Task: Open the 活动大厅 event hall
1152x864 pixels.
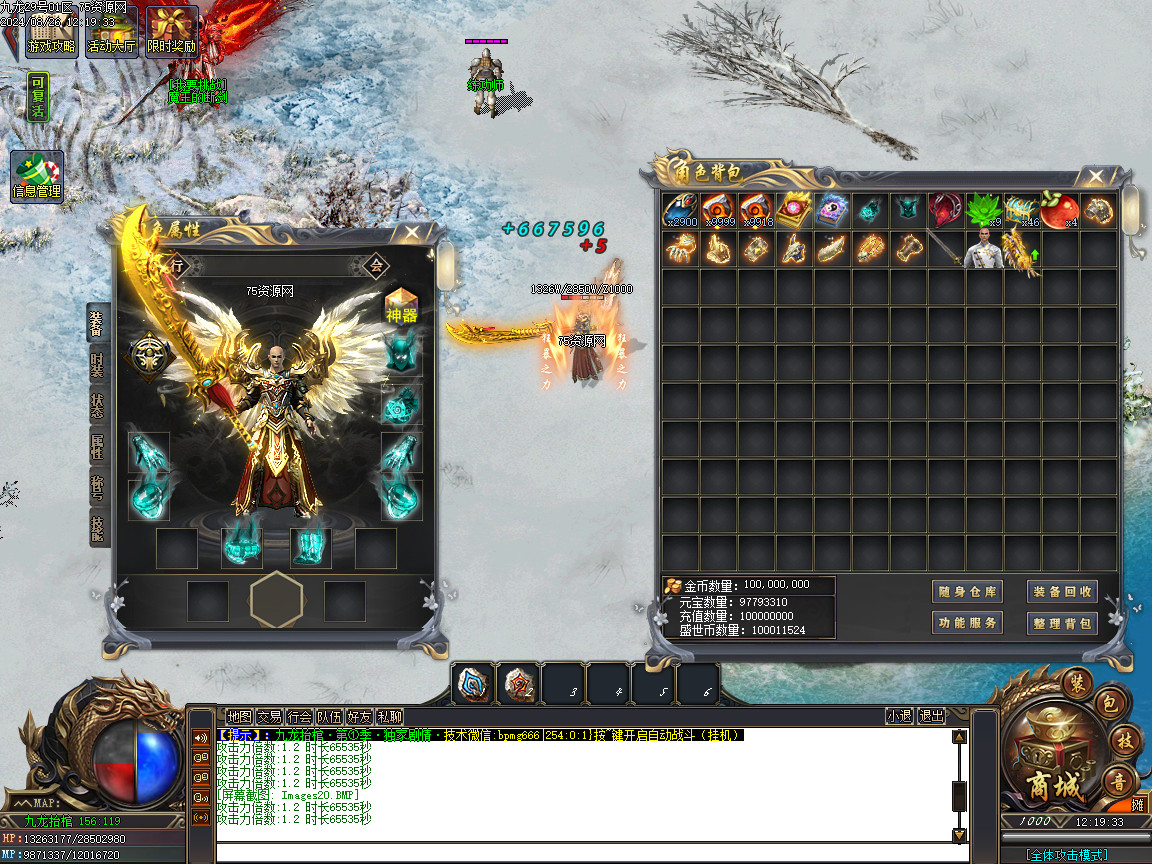Action: [x=112, y=32]
